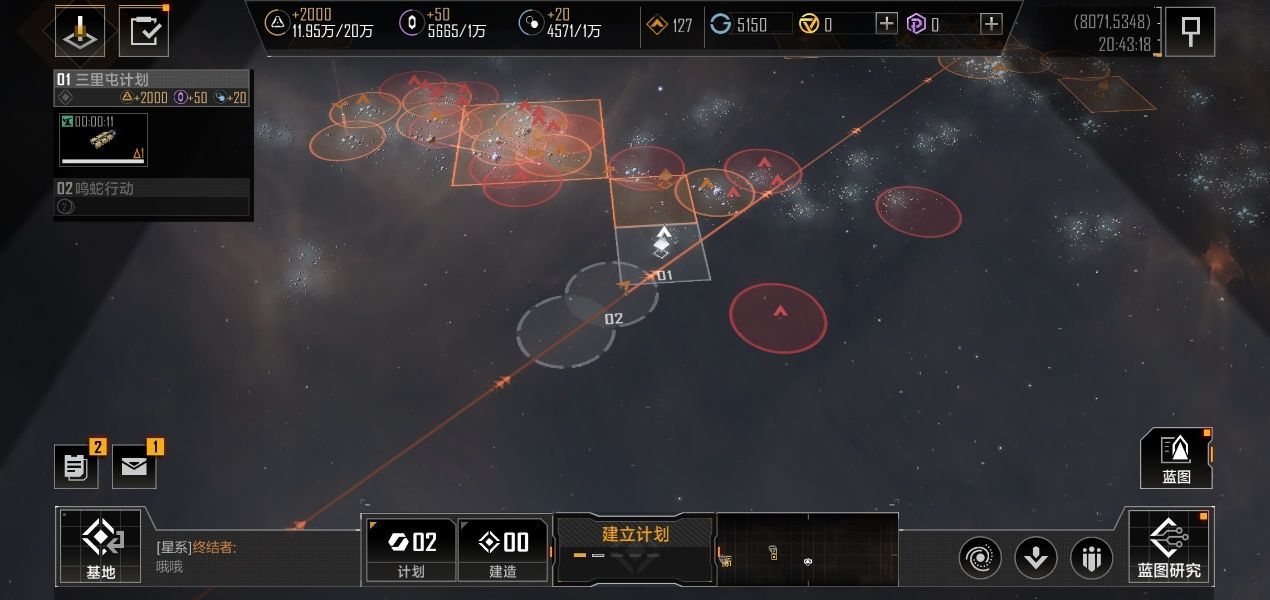1270x600 pixels.
Task: Click the 建立计划 create plan button
Action: point(634,546)
